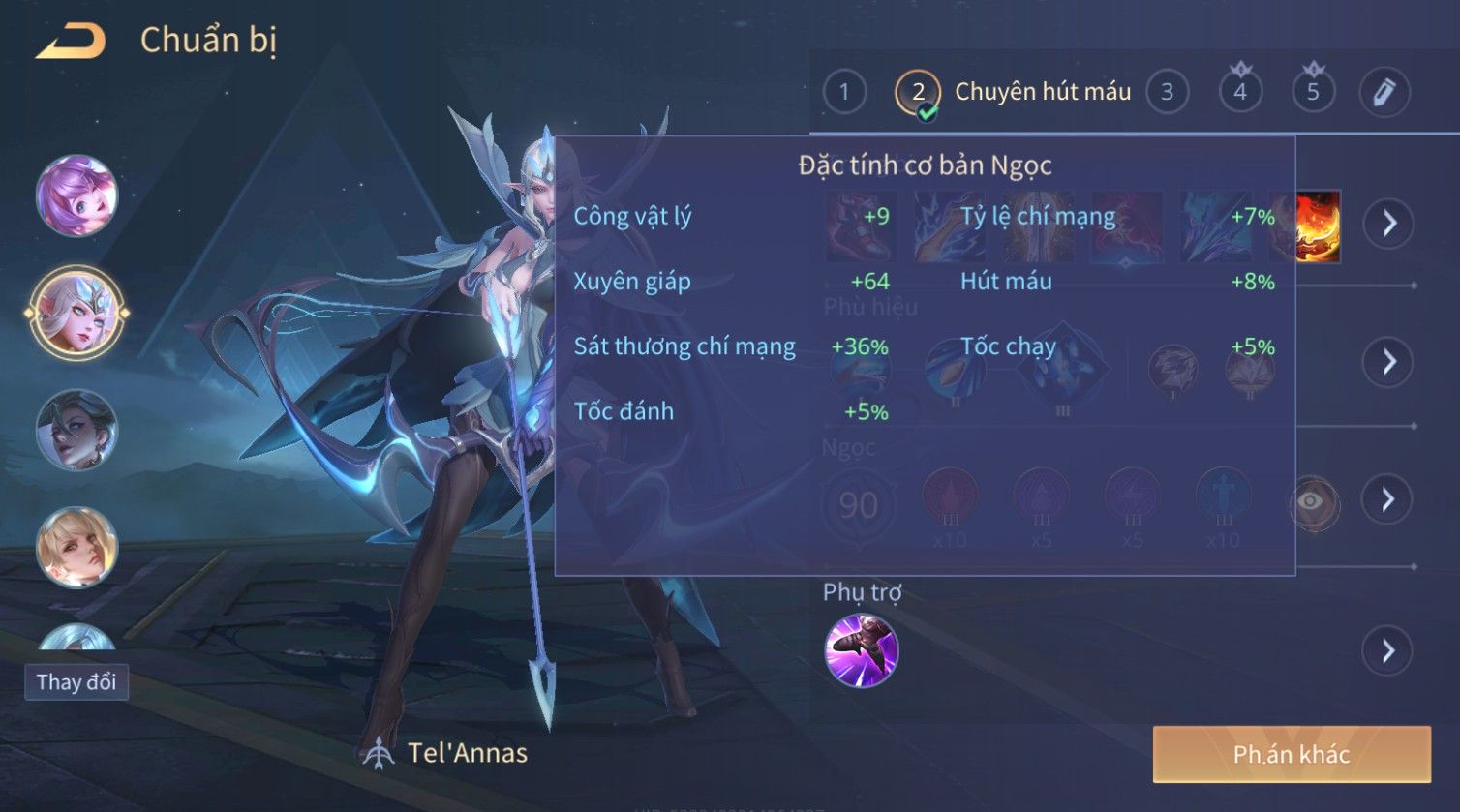The image size is (1460, 812).
Task: Edit preset name with pencil icon
Action: coord(1384,93)
